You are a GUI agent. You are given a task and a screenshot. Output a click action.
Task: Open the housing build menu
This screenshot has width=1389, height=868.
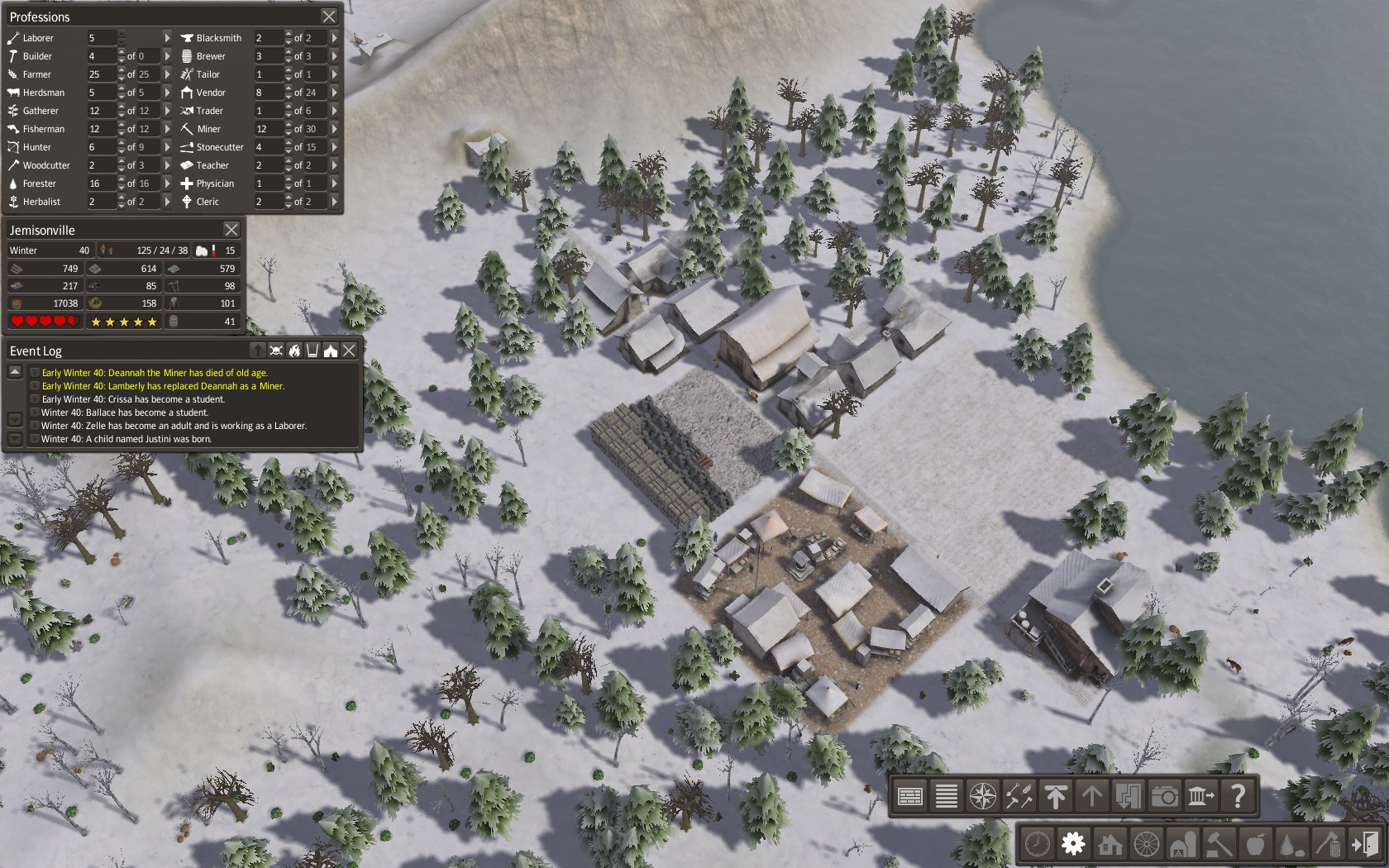tap(1110, 844)
